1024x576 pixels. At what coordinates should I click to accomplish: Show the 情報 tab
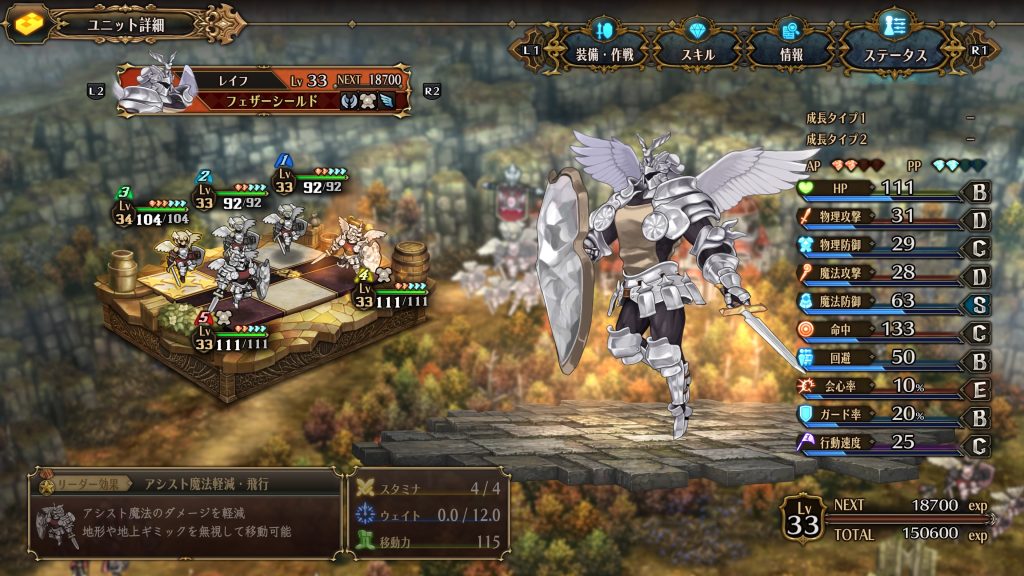tap(790, 53)
